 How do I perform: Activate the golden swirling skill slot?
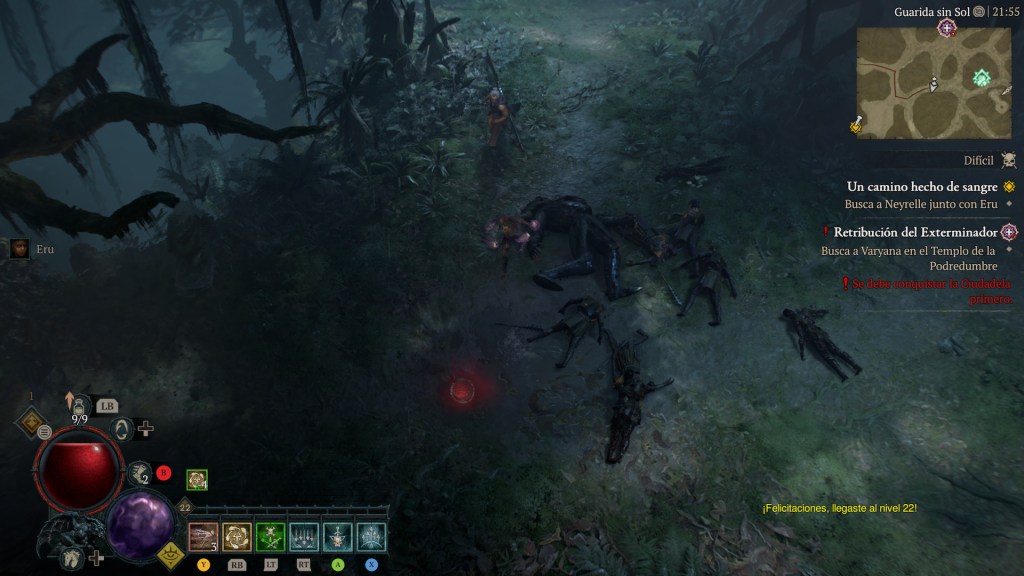[x=237, y=537]
